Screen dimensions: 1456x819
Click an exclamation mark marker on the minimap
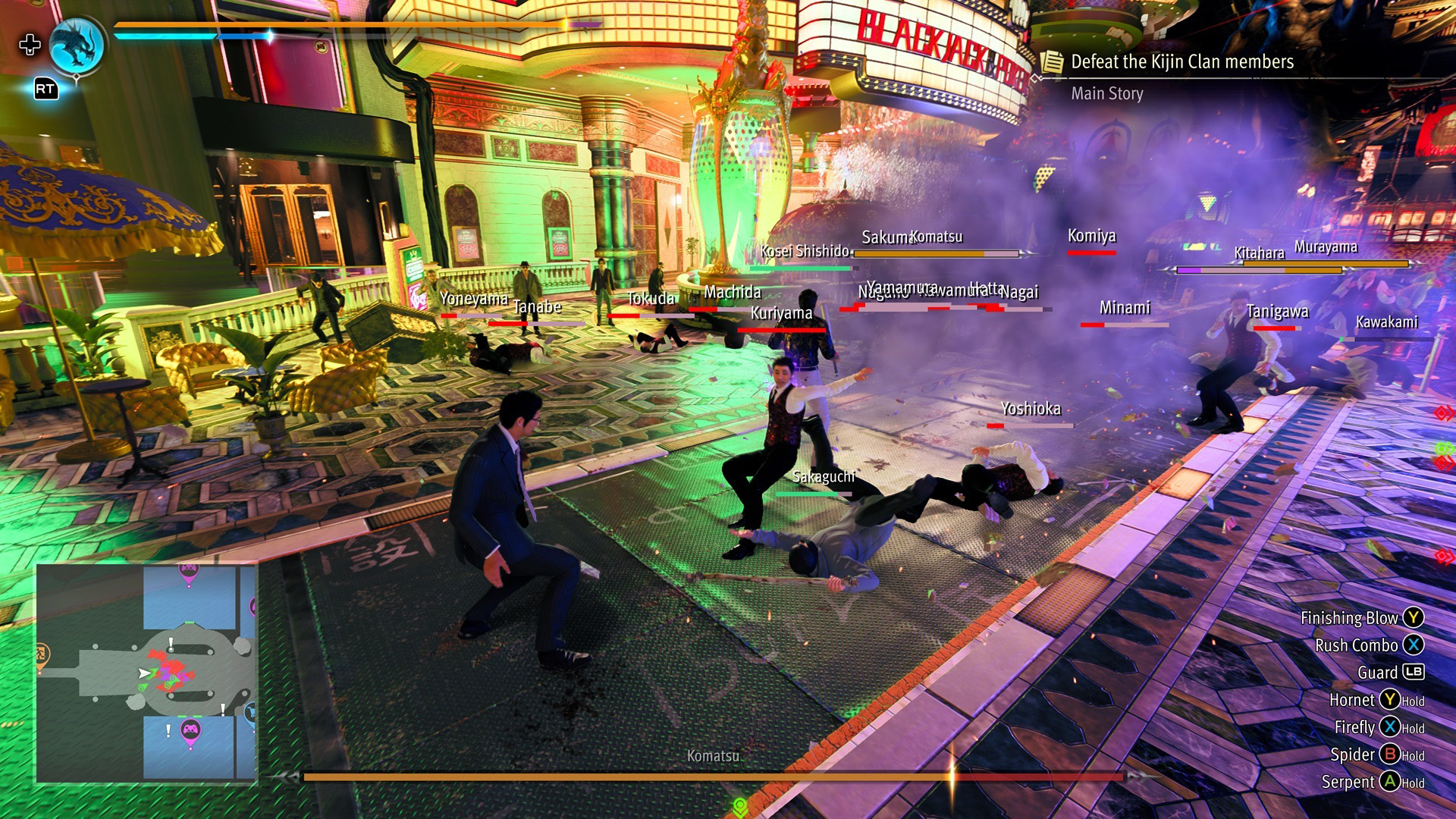[x=171, y=644]
